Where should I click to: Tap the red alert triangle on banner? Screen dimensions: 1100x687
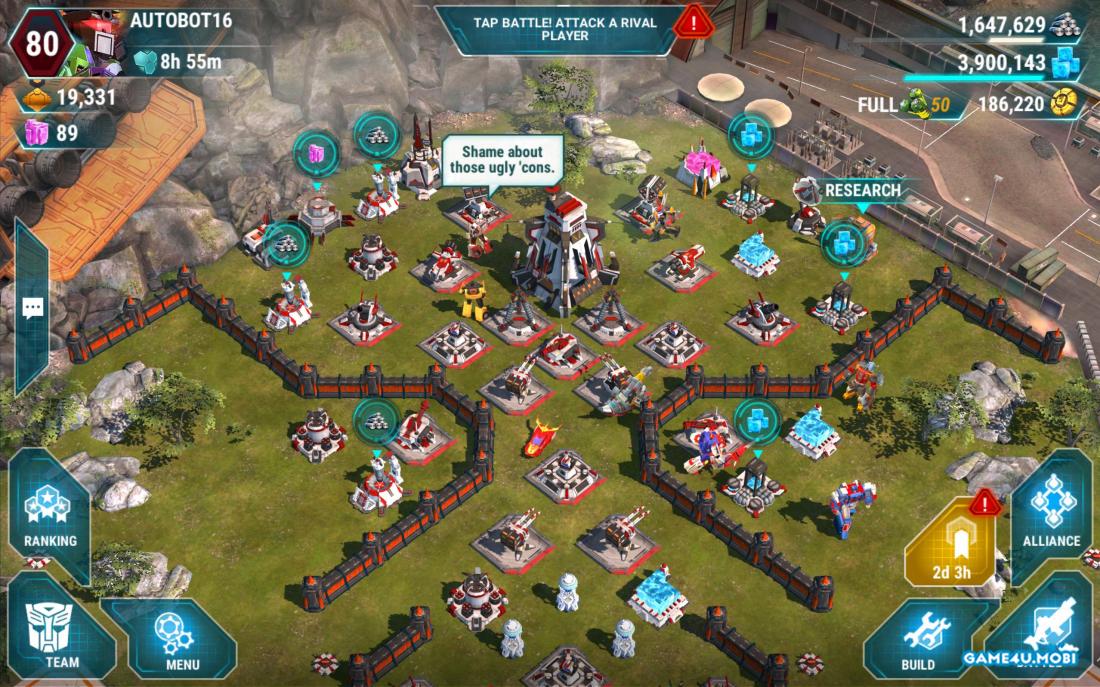point(692,21)
